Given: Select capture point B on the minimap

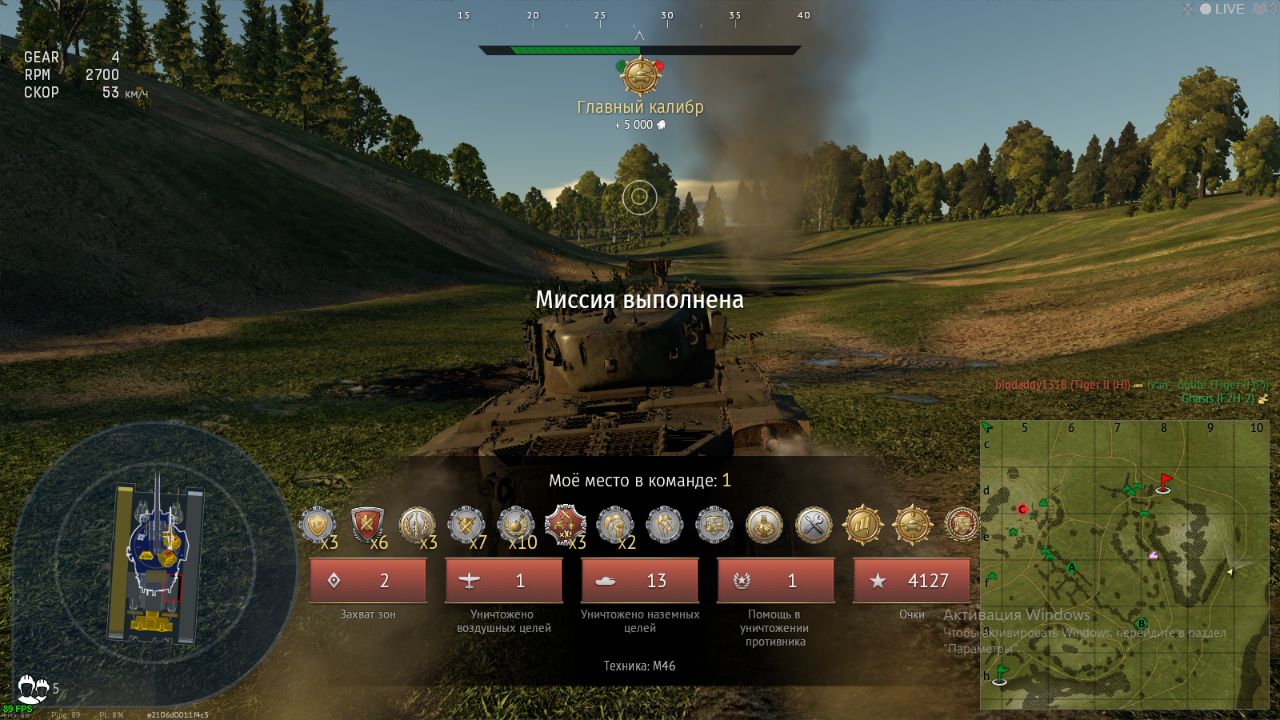Looking at the screenshot, I should tap(1141, 624).
